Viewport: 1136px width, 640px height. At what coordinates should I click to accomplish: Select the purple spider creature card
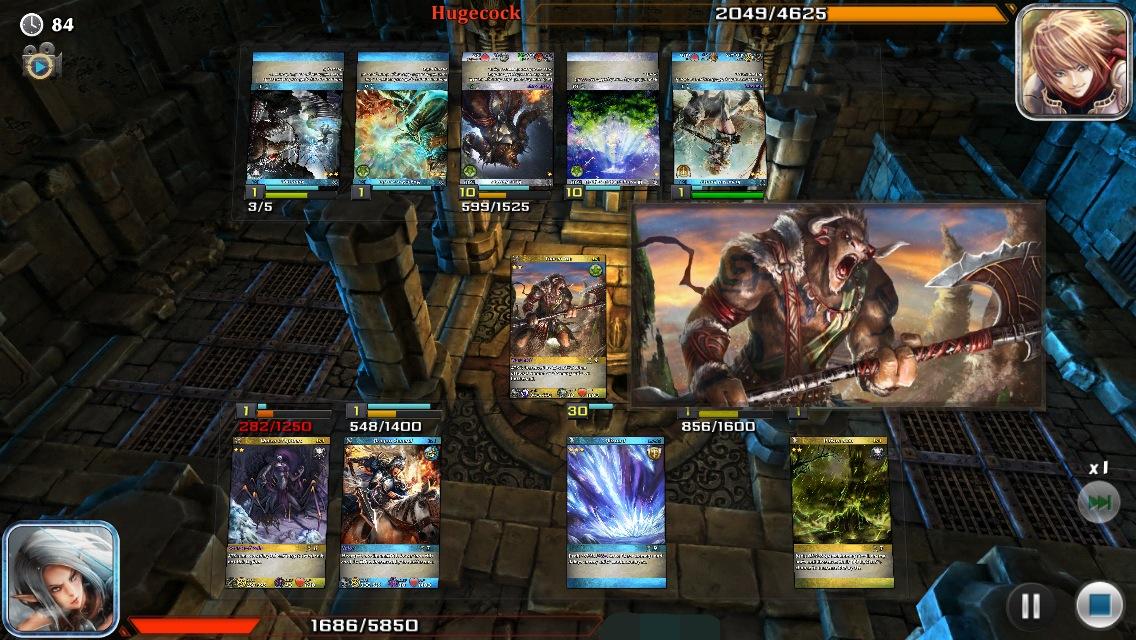(x=278, y=512)
